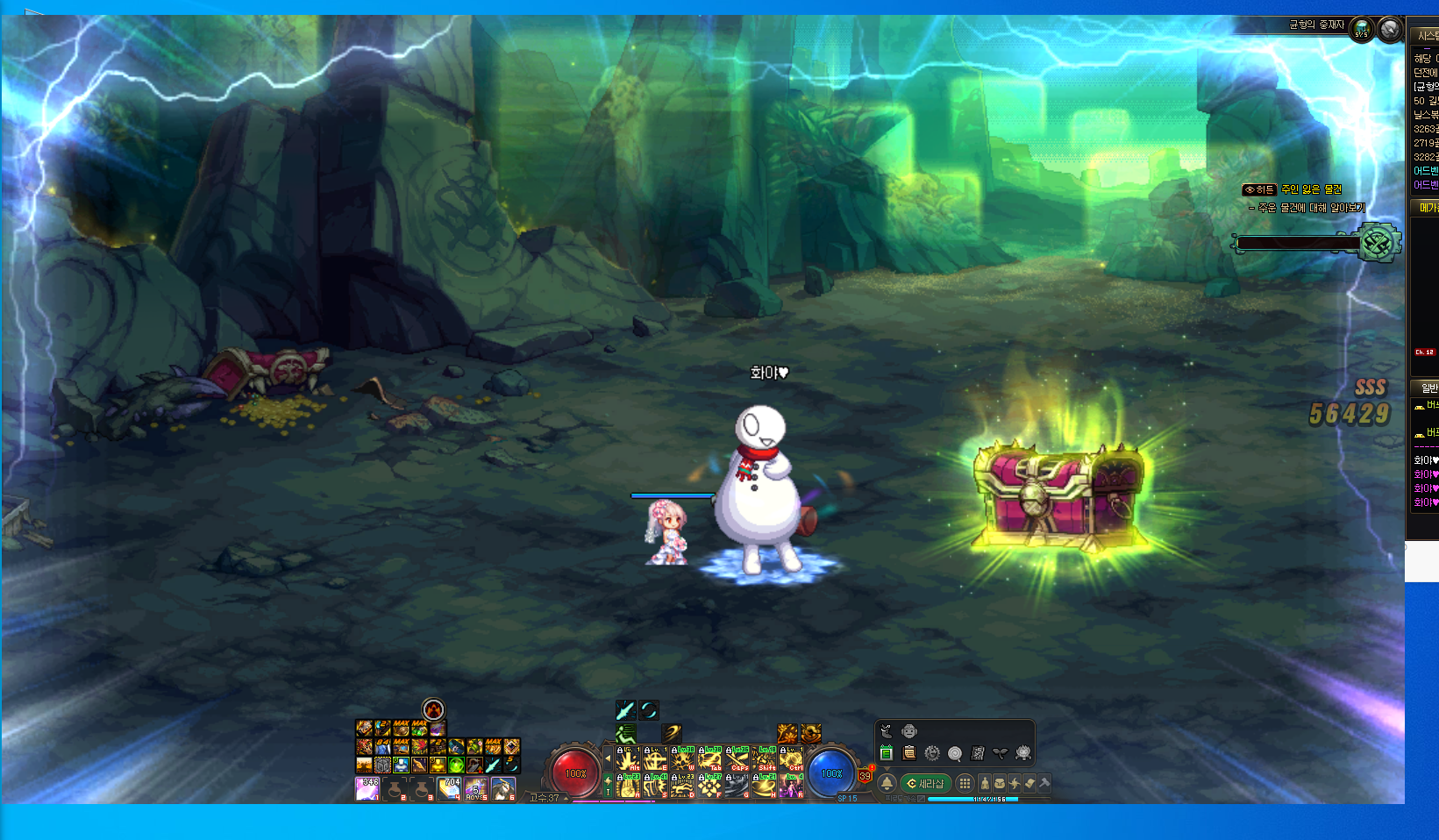Open the hammer icon in bottom menu
The width and height of the screenshot is (1439, 840).
pos(1044,783)
